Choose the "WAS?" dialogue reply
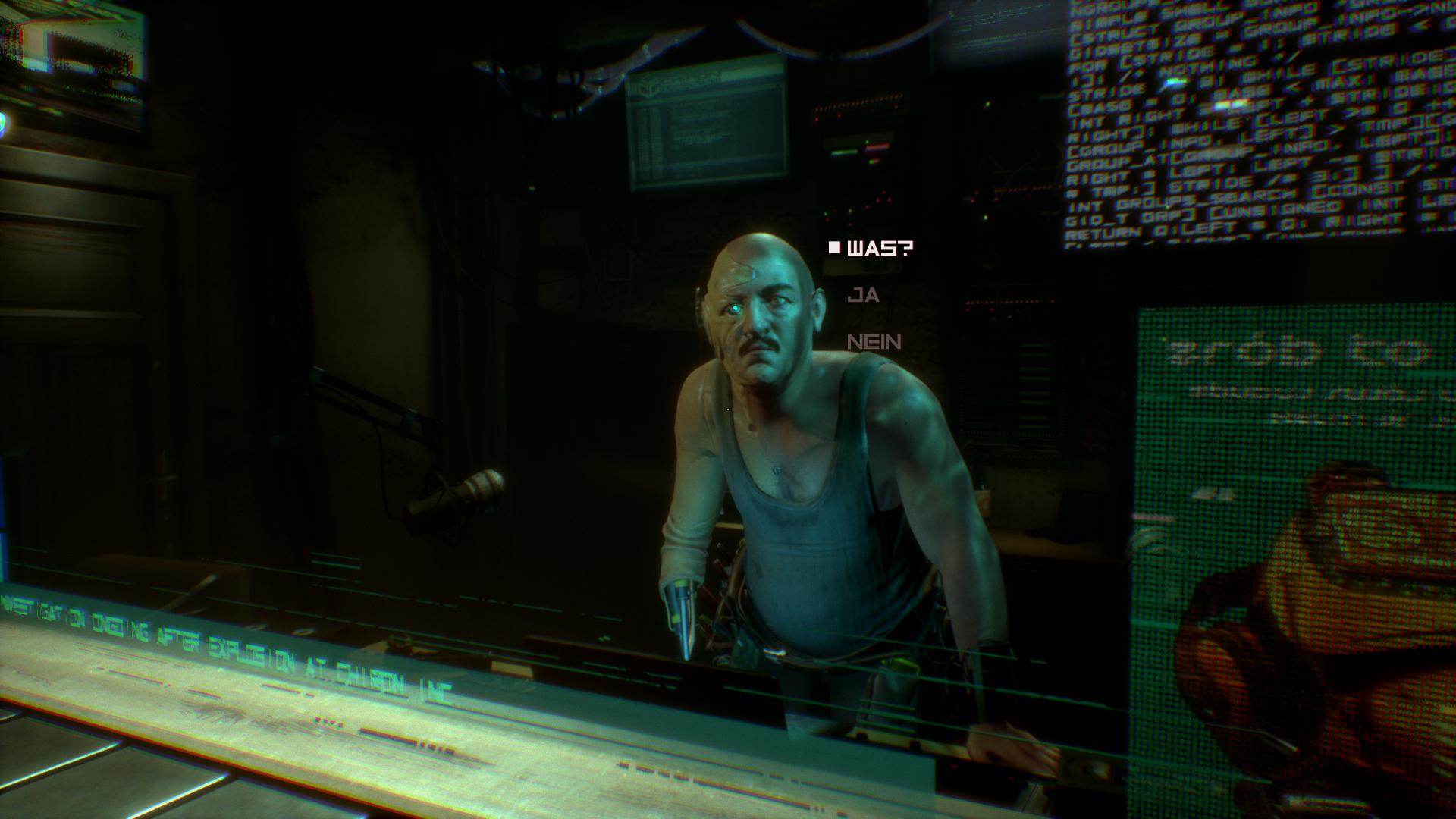Image resolution: width=1456 pixels, height=819 pixels. [x=880, y=249]
